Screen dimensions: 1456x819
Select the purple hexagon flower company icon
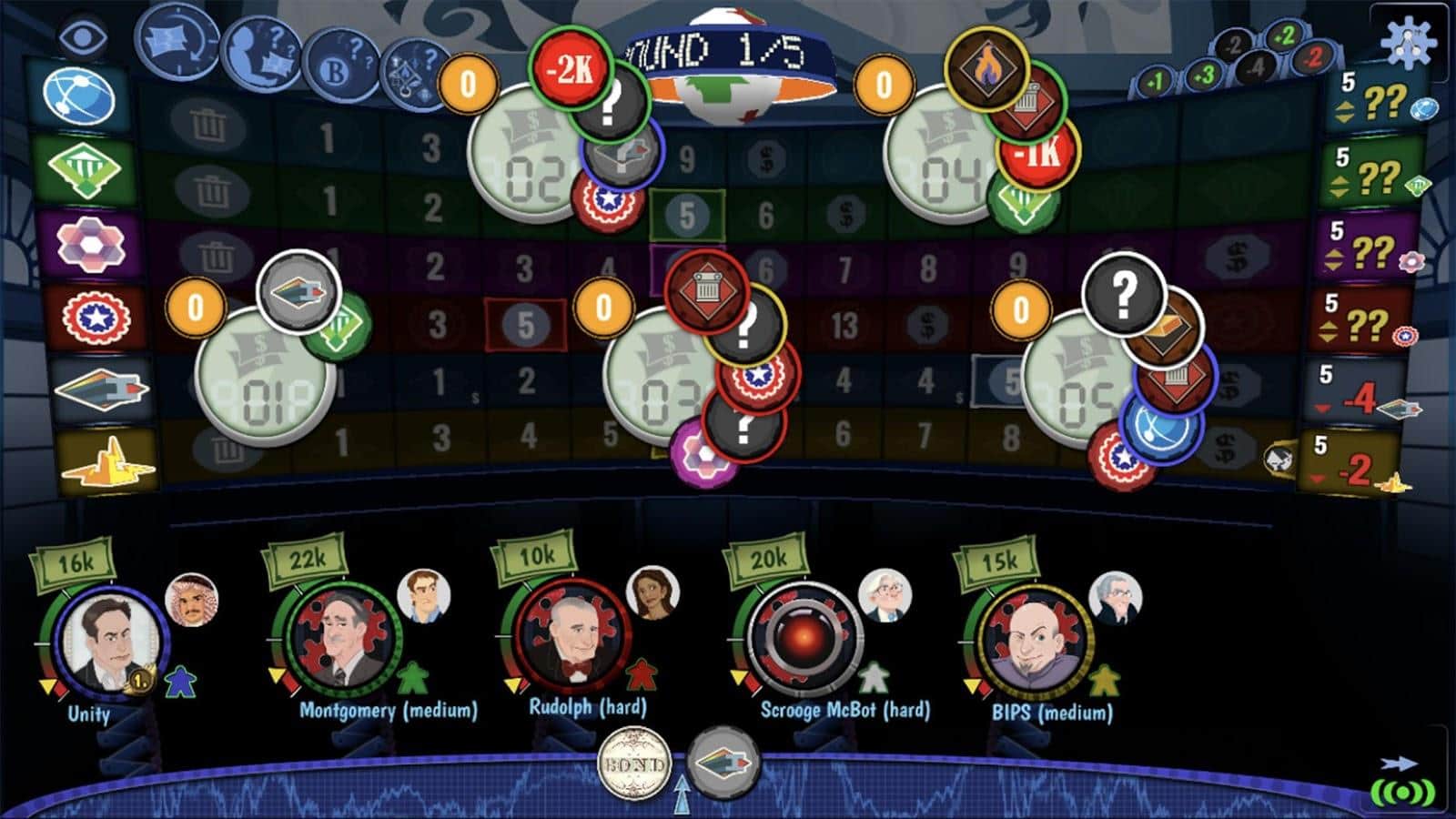point(90,244)
